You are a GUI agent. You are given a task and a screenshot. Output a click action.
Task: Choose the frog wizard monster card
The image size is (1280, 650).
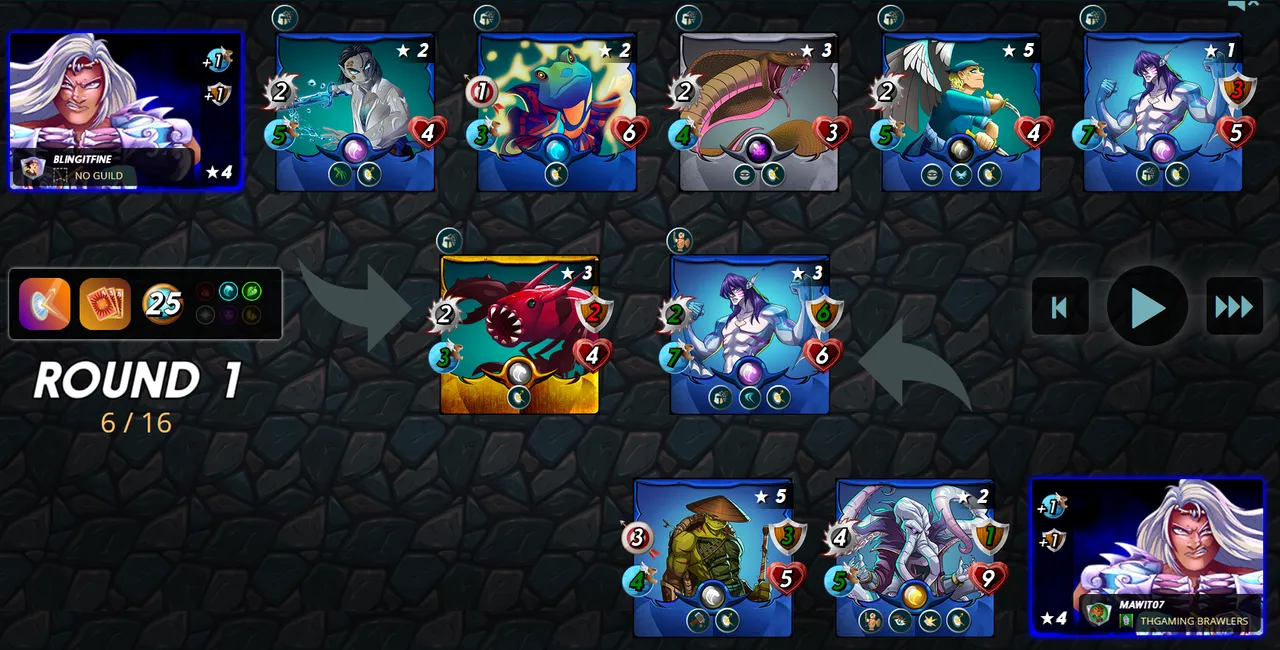pyautogui.click(x=557, y=111)
